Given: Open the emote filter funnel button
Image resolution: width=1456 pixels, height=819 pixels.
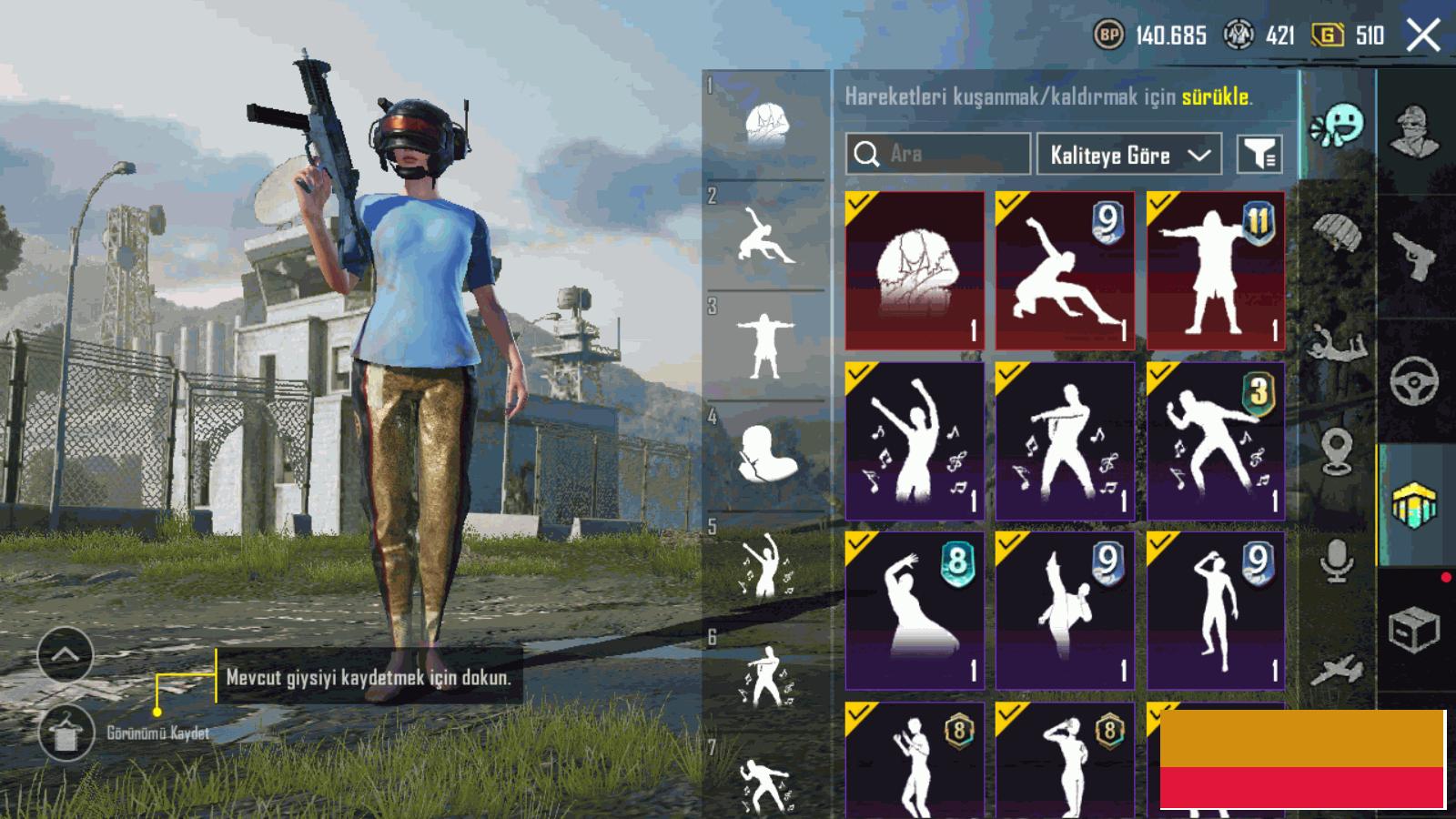Looking at the screenshot, I should pos(1259,155).
